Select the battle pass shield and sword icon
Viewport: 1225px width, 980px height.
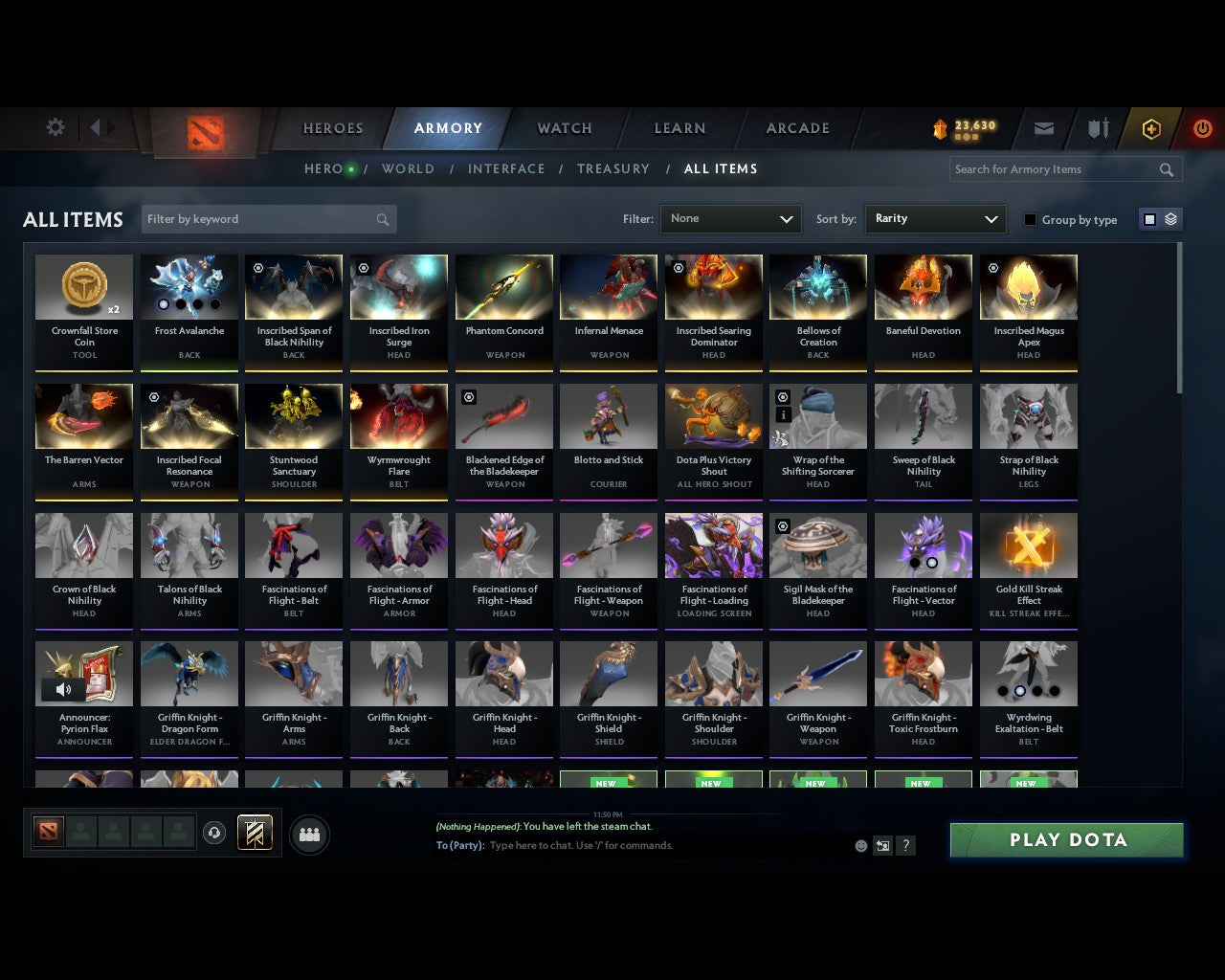[x=1097, y=128]
